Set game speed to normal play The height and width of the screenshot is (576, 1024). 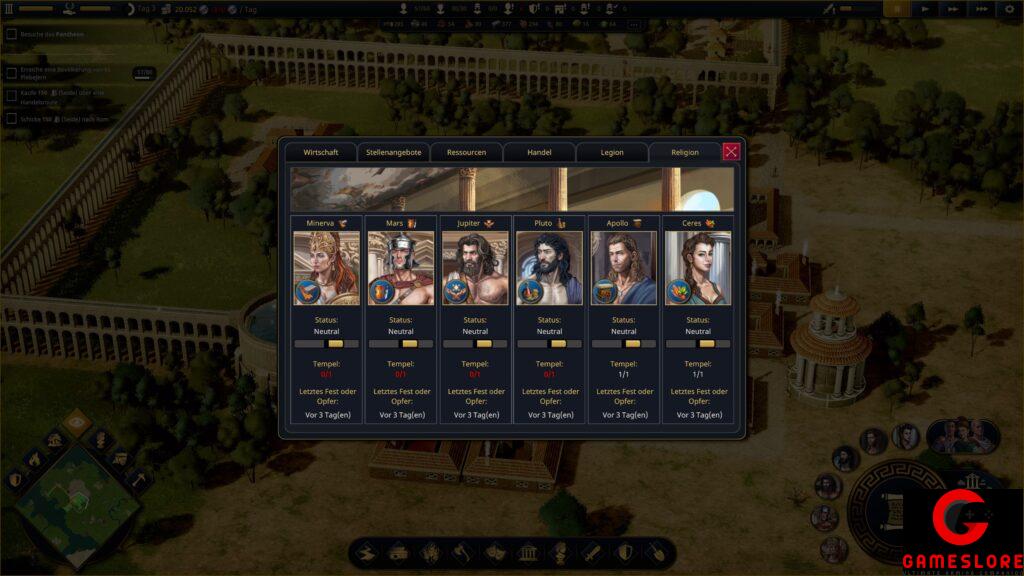point(925,9)
